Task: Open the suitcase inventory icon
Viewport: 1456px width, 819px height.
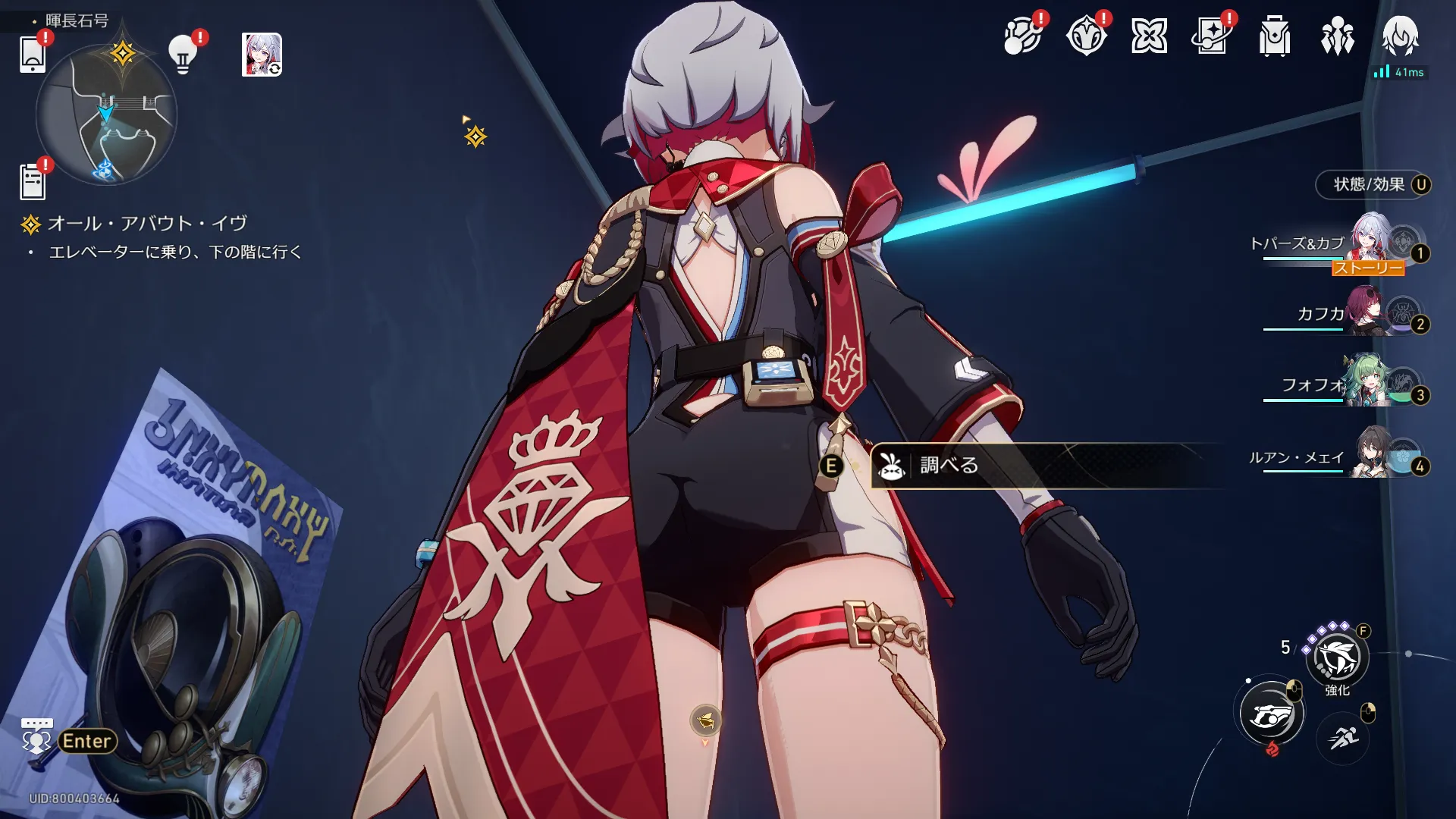Action: (x=1274, y=36)
